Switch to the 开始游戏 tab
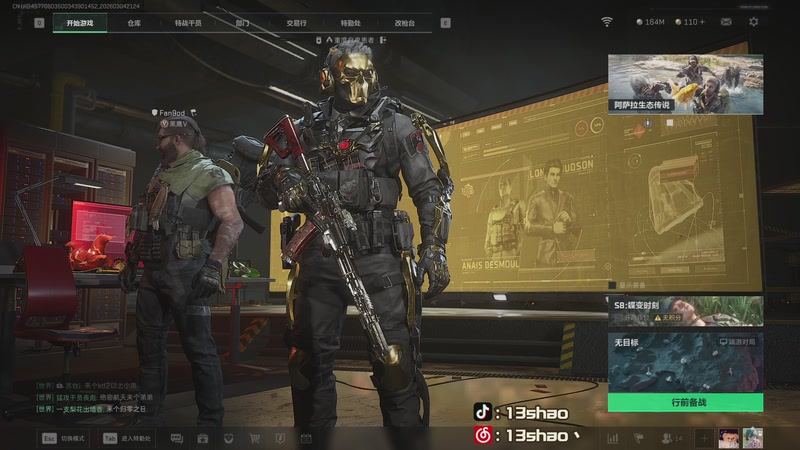The height and width of the screenshot is (450, 800). pyautogui.click(x=80, y=22)
